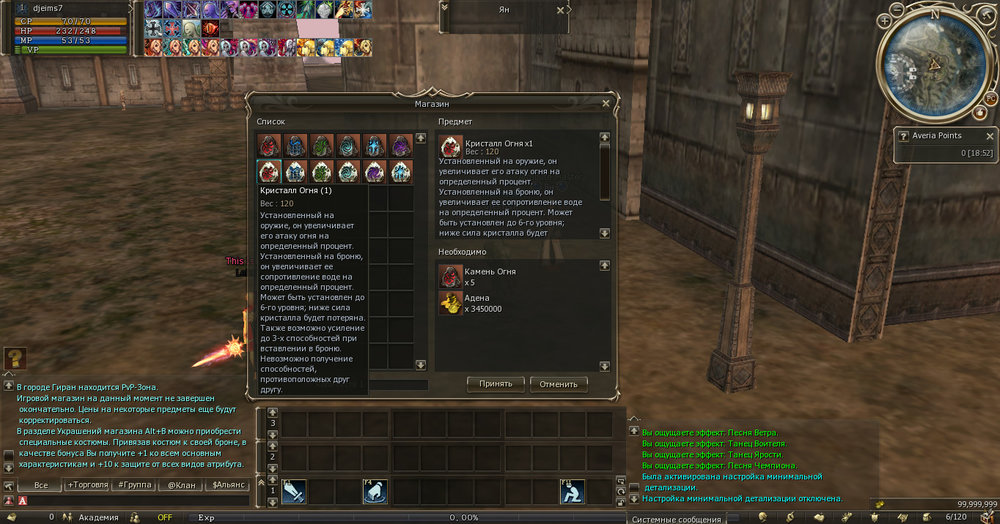
Task: Confirm purchase with the Принять button
Action: pyautogui.click(x=496, y=383)
